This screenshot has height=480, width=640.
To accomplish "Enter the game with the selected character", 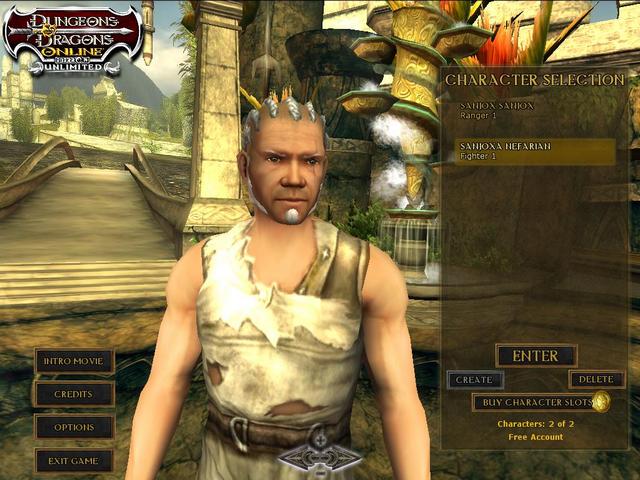I will 535,355.
